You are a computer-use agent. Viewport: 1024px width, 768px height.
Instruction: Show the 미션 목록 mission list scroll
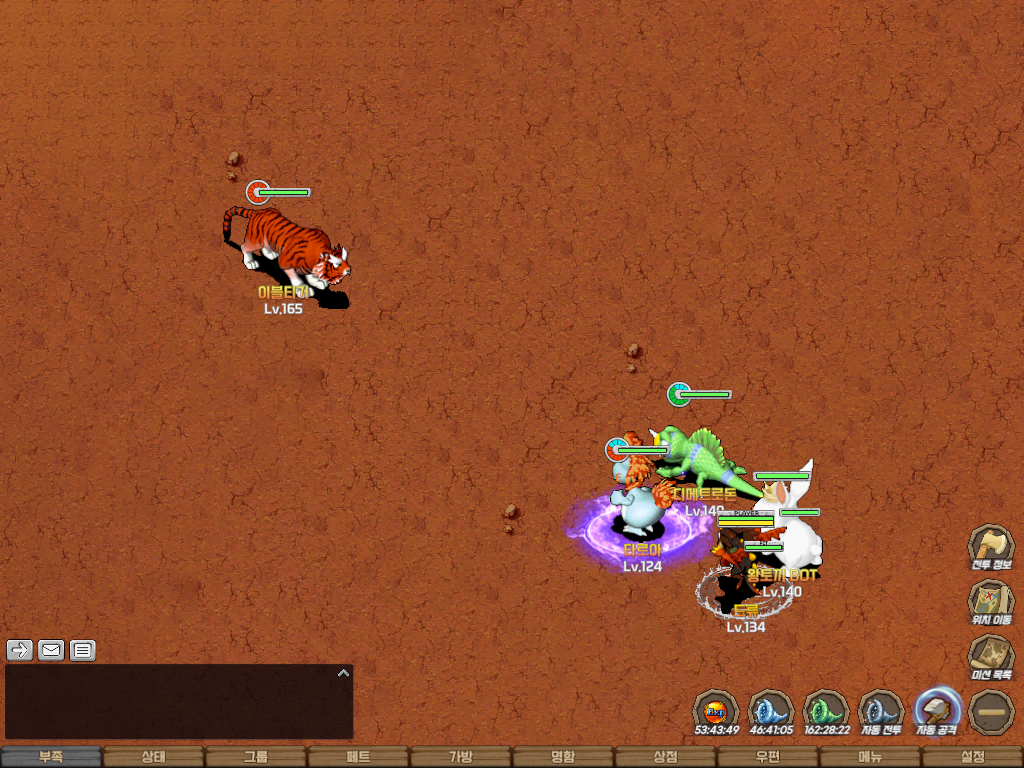[x=991, y=656]
